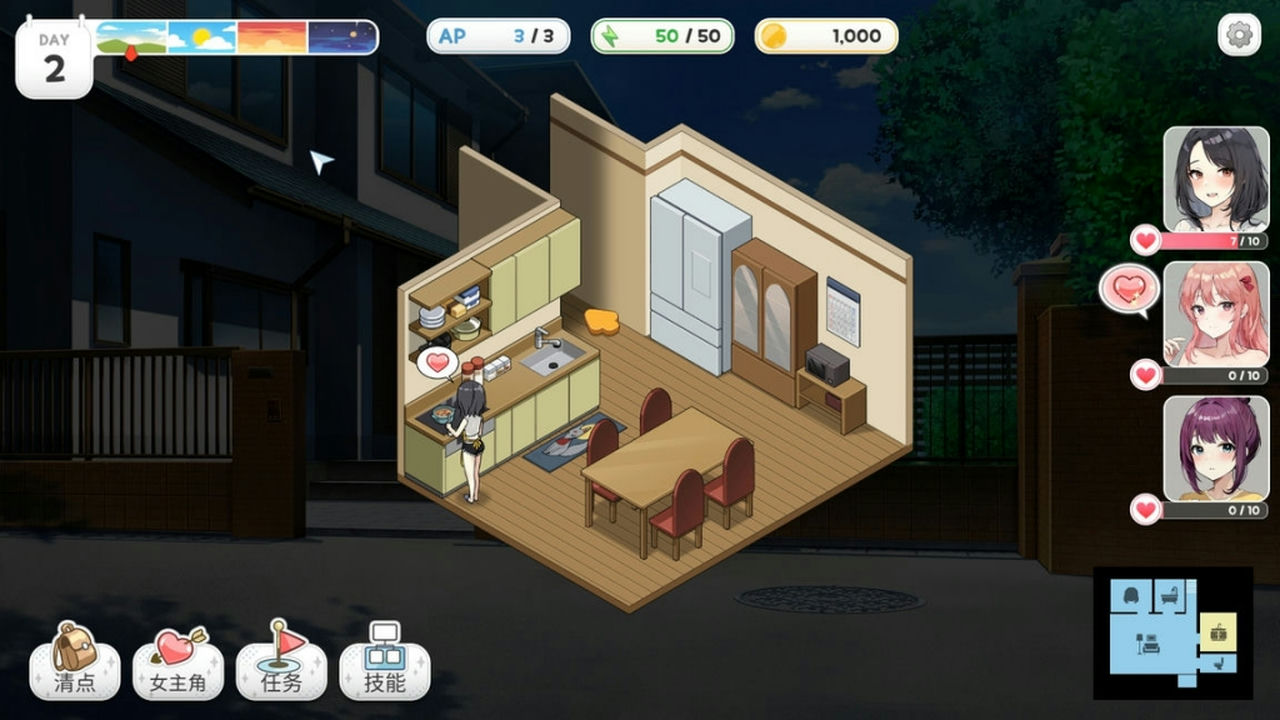Click the heart bubble above the cooking girl
This screenshot has height=720, width=1280.
(x=437, y=362)
